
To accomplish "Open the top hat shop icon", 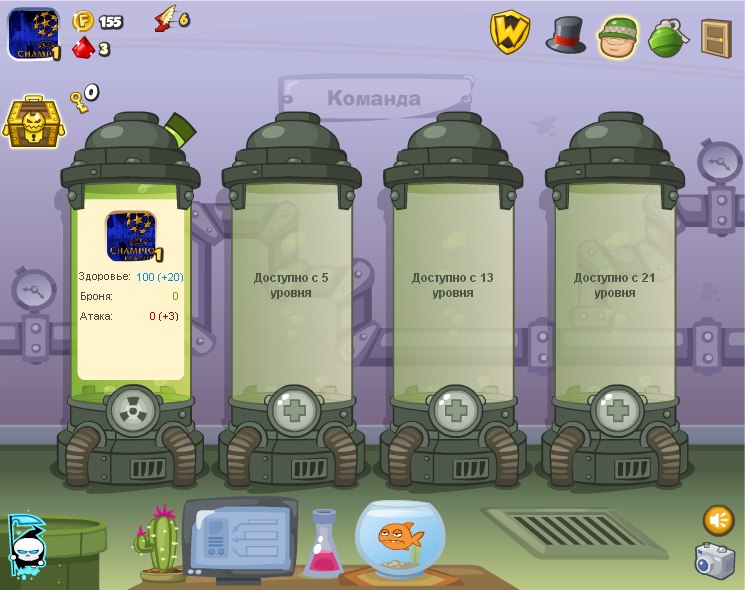I will (565, 34).
